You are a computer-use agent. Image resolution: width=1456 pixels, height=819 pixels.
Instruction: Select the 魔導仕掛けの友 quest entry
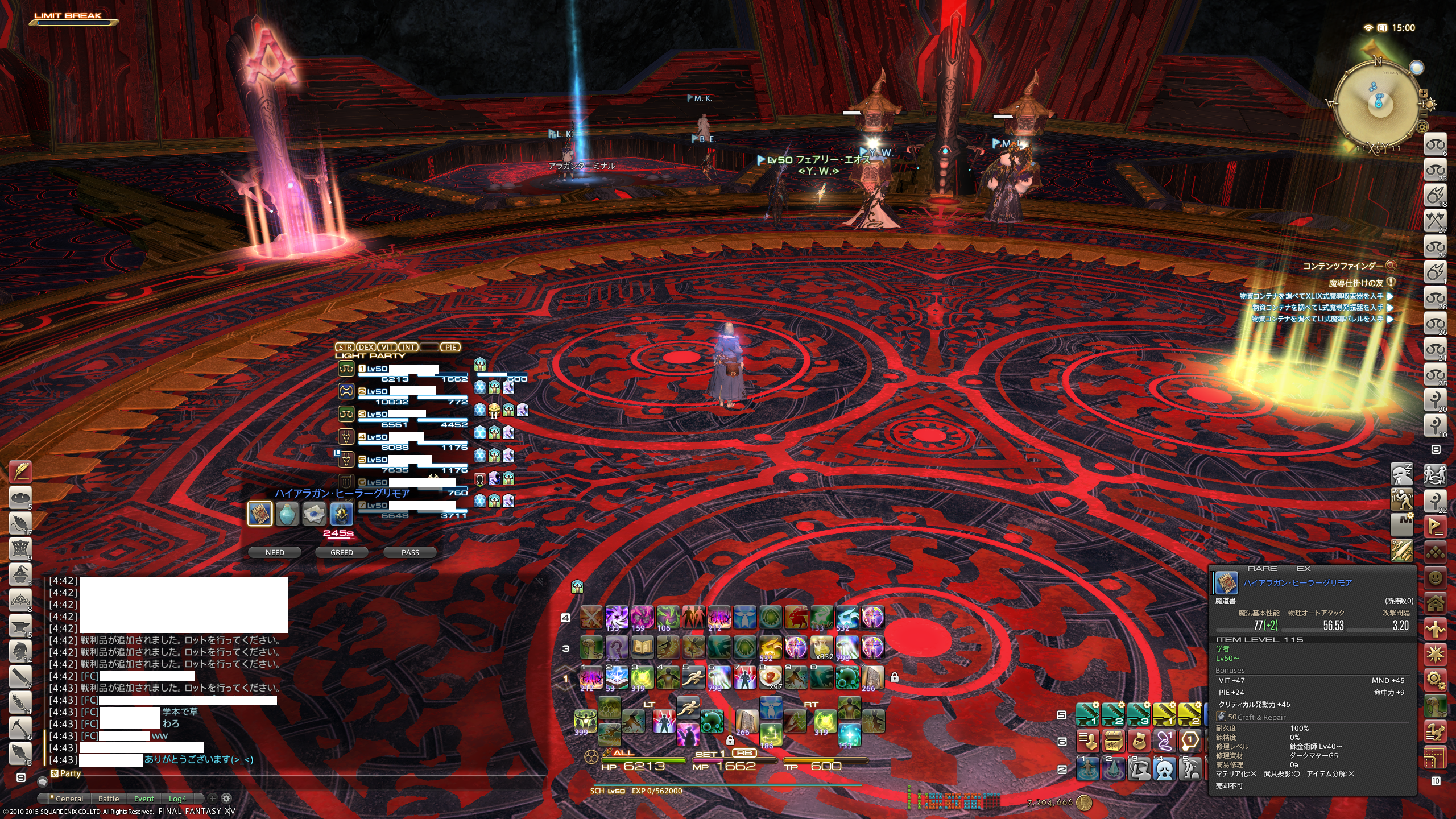coord(1355,283)
